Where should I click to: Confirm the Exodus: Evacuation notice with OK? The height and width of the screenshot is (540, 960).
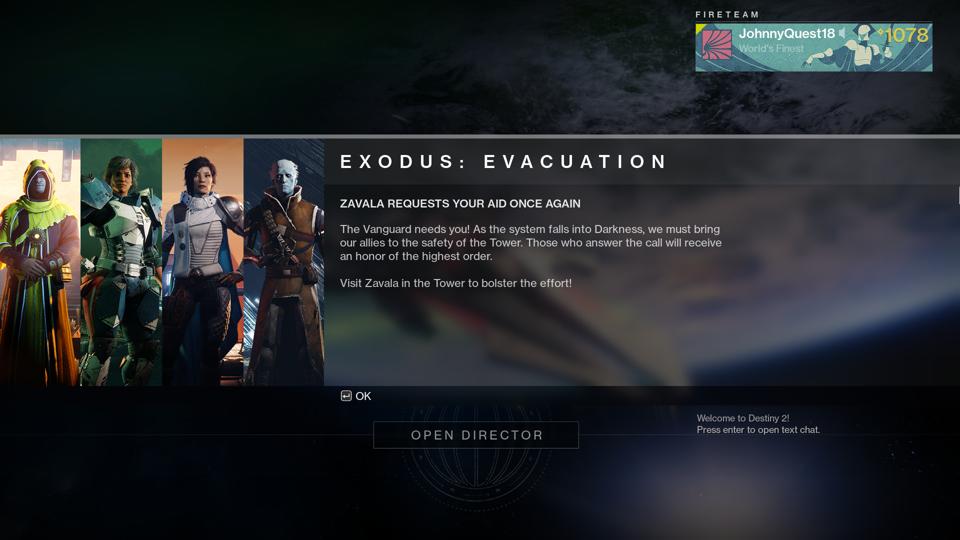pos(356,396)
